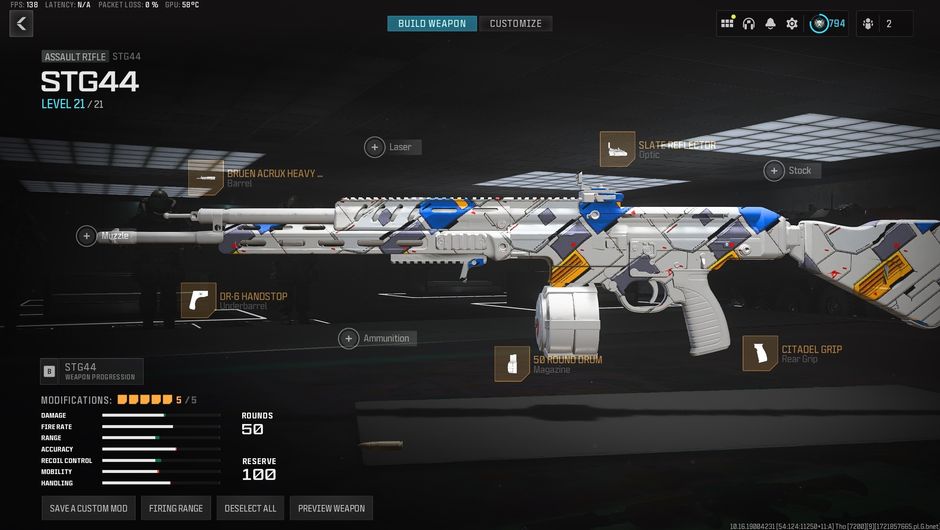Viewport: 940px width, 530px height.
Task: Add a Laser attachment
Action: (375, 147)
